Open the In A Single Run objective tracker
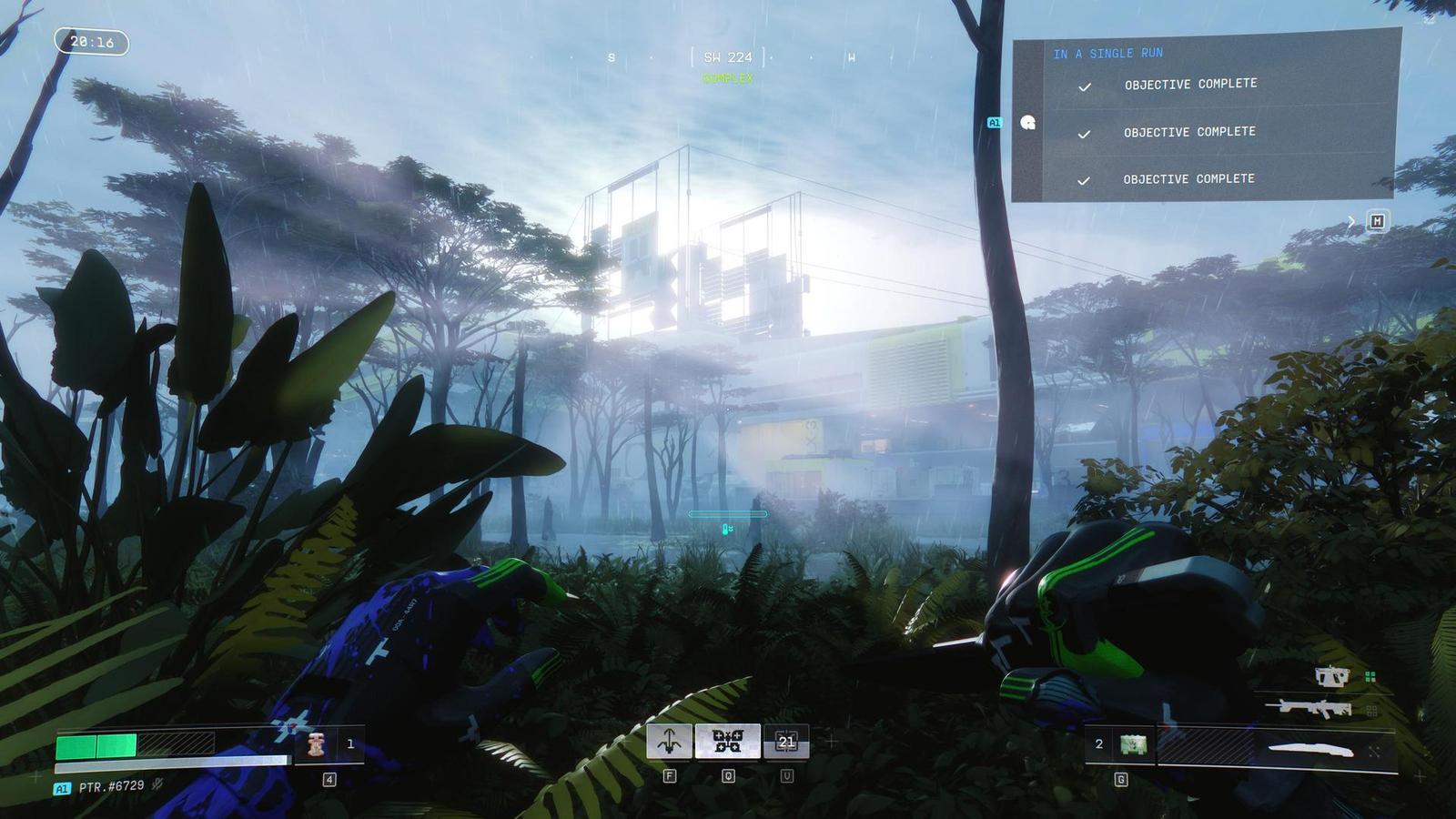 pos(1107,54)
